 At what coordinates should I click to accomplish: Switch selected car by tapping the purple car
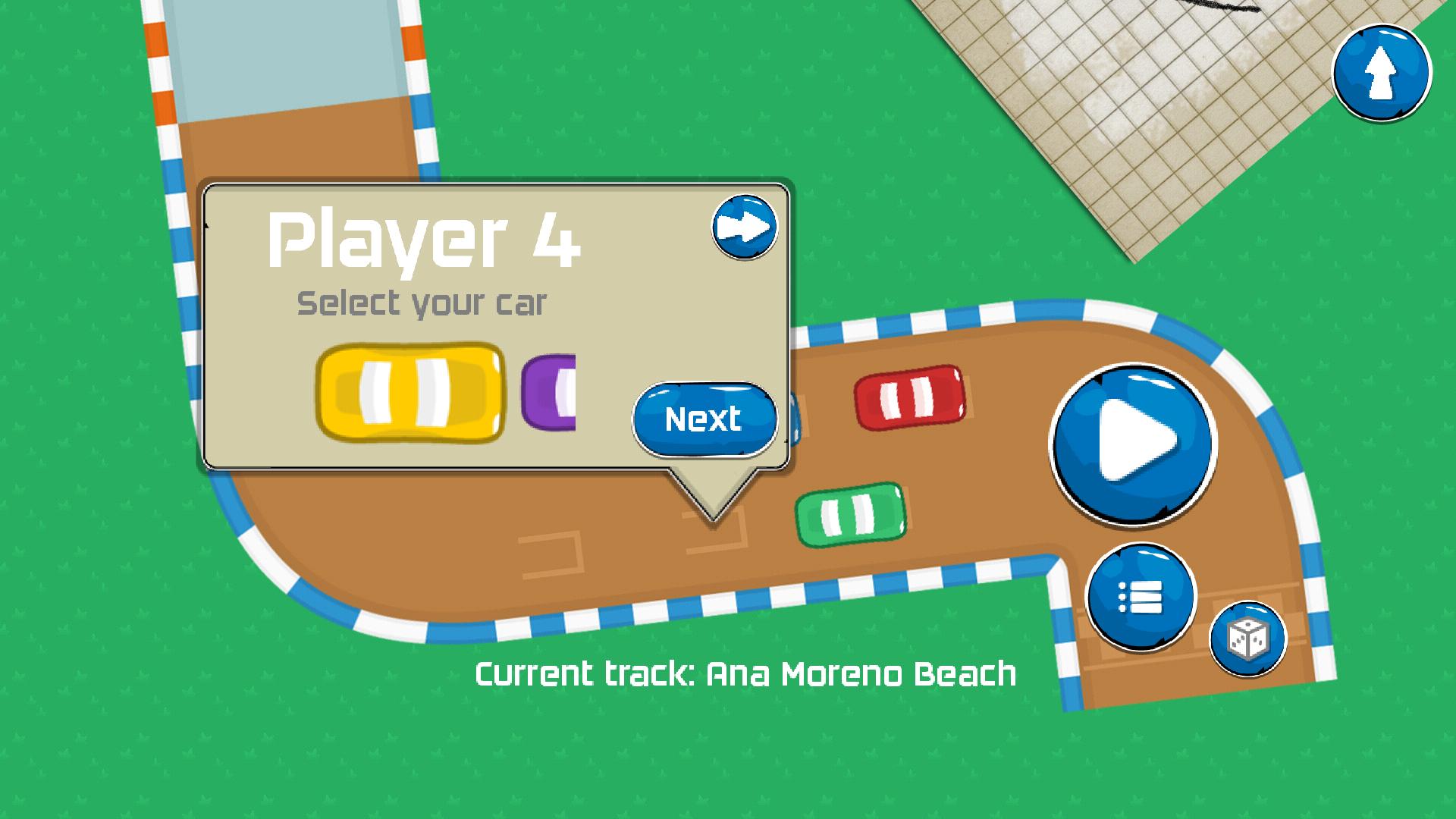[550, 393]
